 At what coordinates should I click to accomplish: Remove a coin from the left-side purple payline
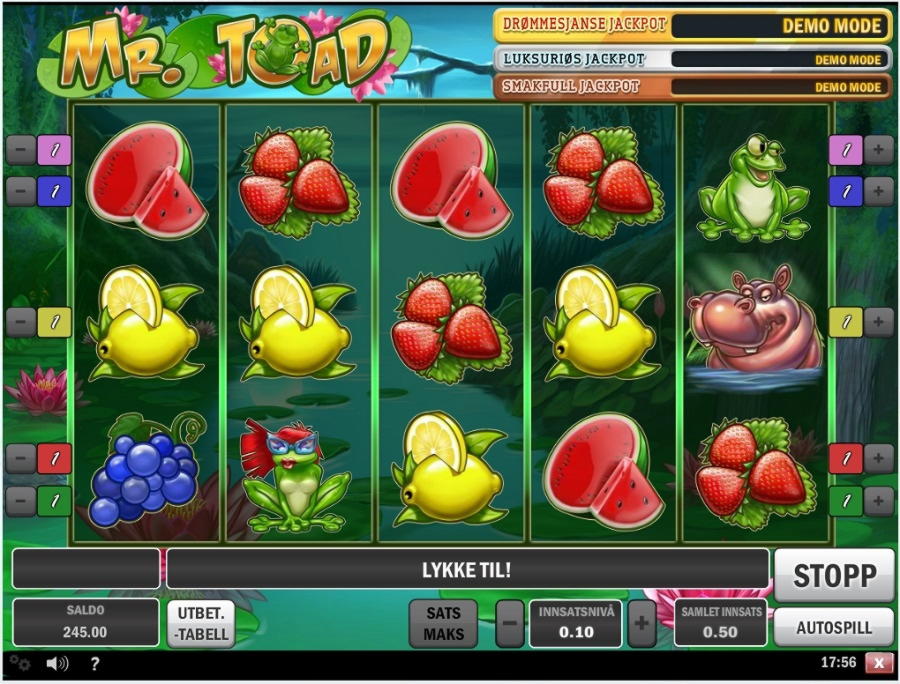21,150
